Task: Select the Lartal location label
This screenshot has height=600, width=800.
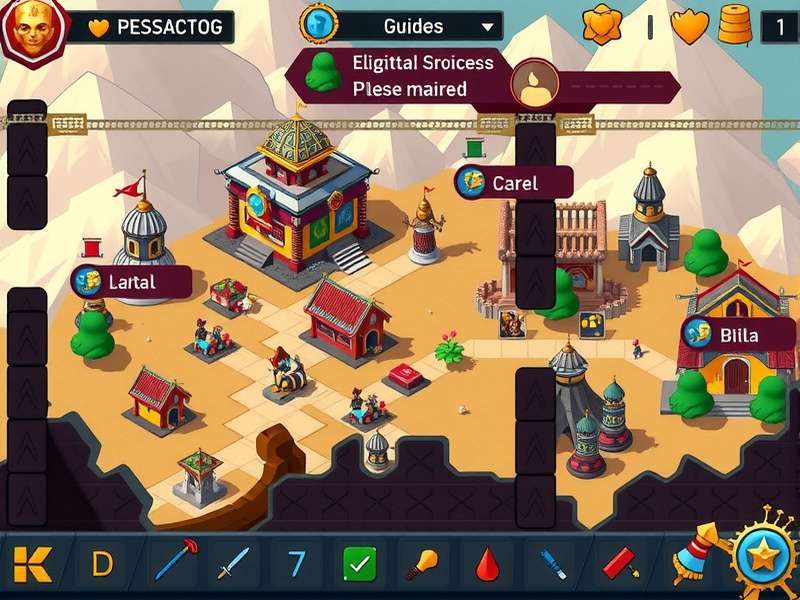Action: (131, 282)
